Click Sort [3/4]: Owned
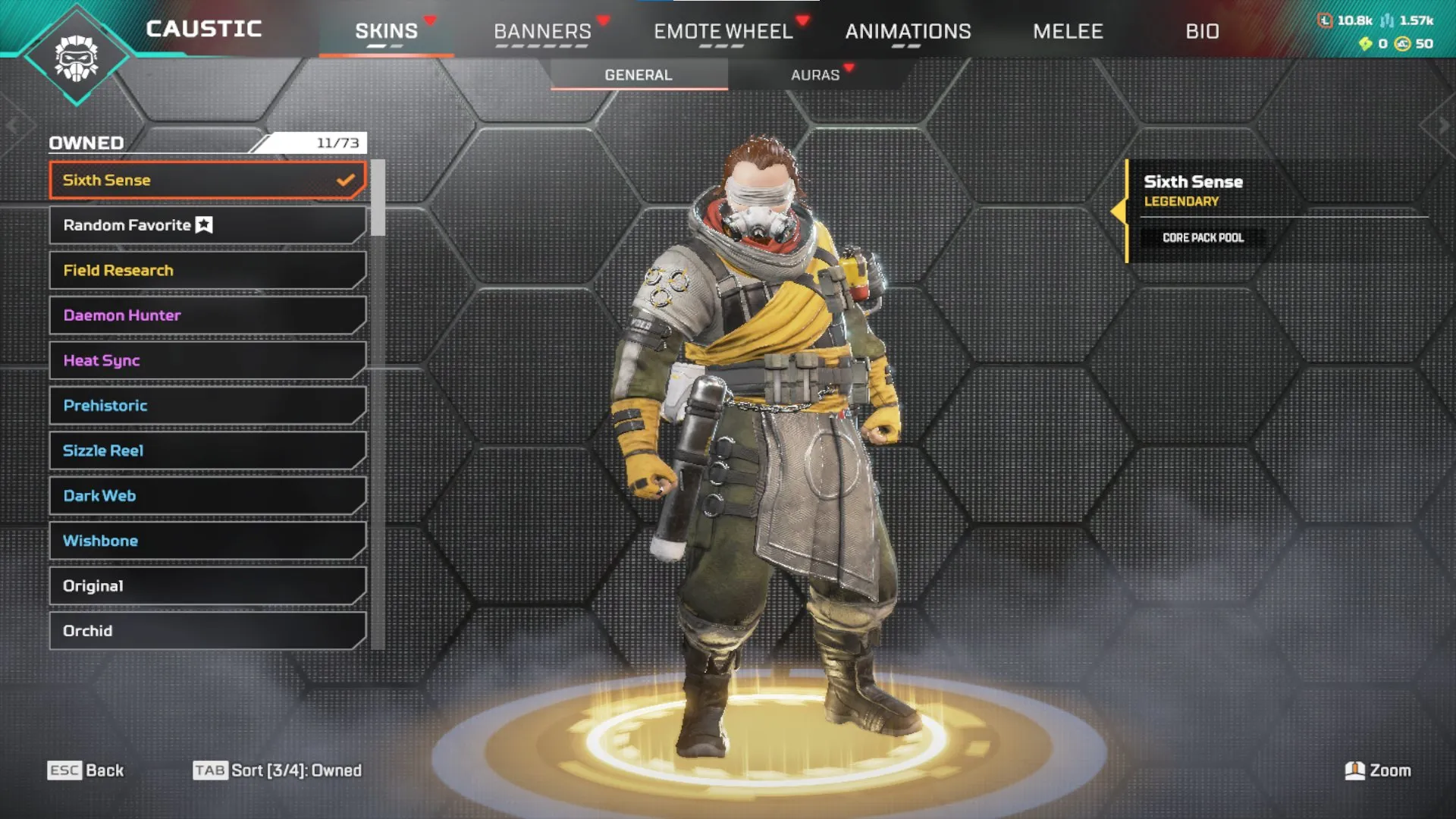 pos(297,770)
